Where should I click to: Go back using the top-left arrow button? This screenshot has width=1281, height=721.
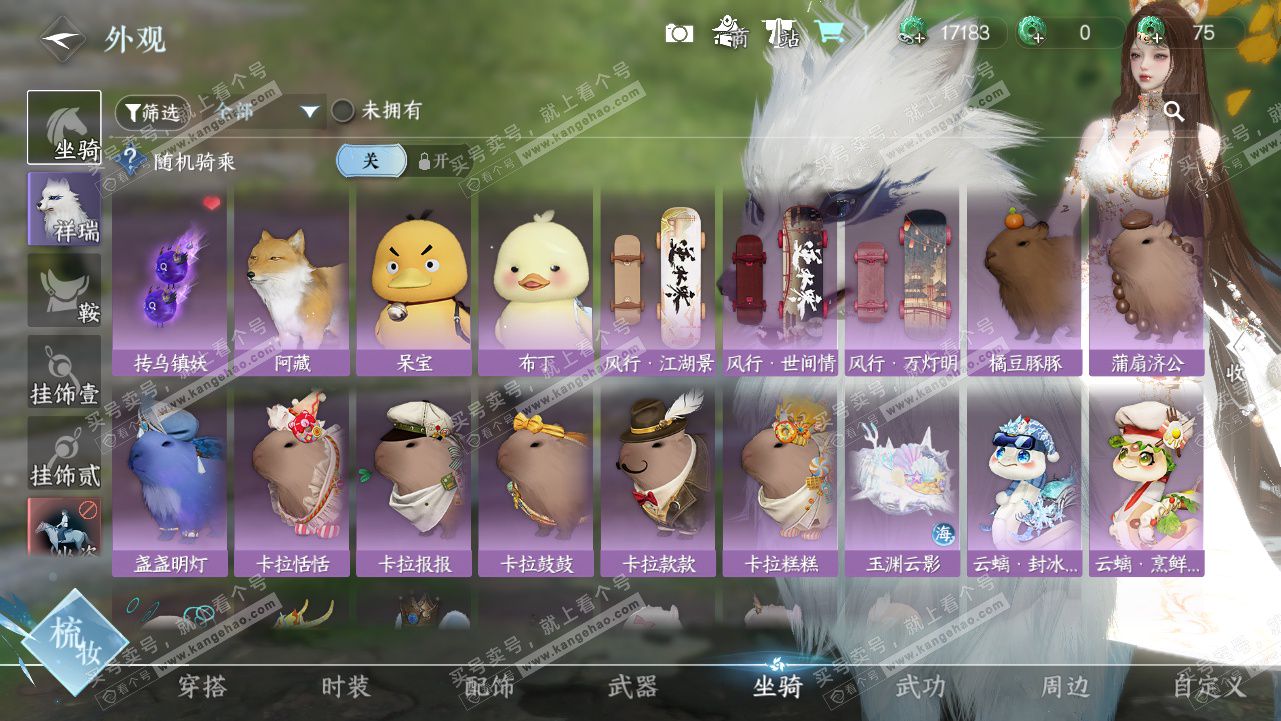pos(62,39)
